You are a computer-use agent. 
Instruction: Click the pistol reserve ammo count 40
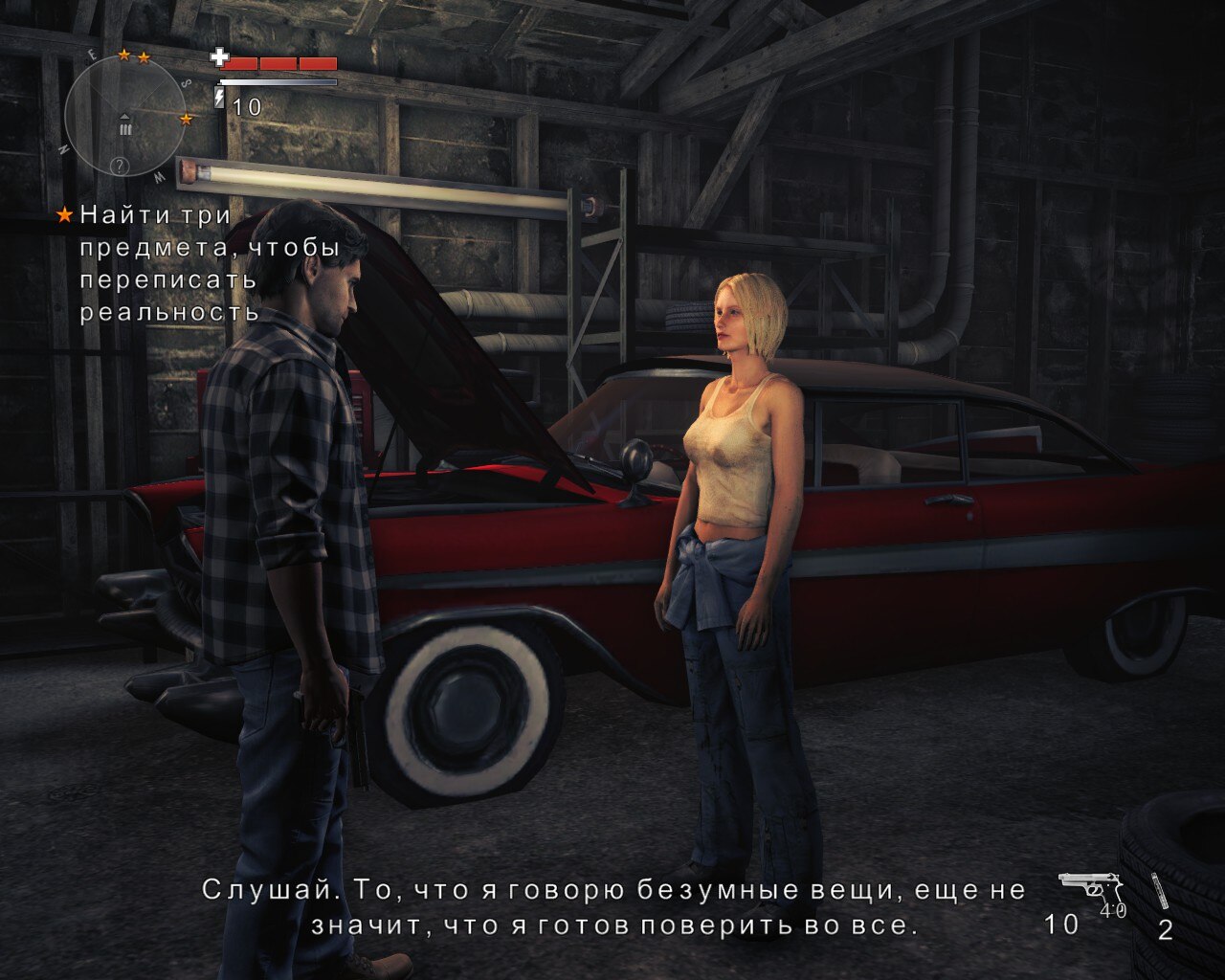[x=1113, y=909]
